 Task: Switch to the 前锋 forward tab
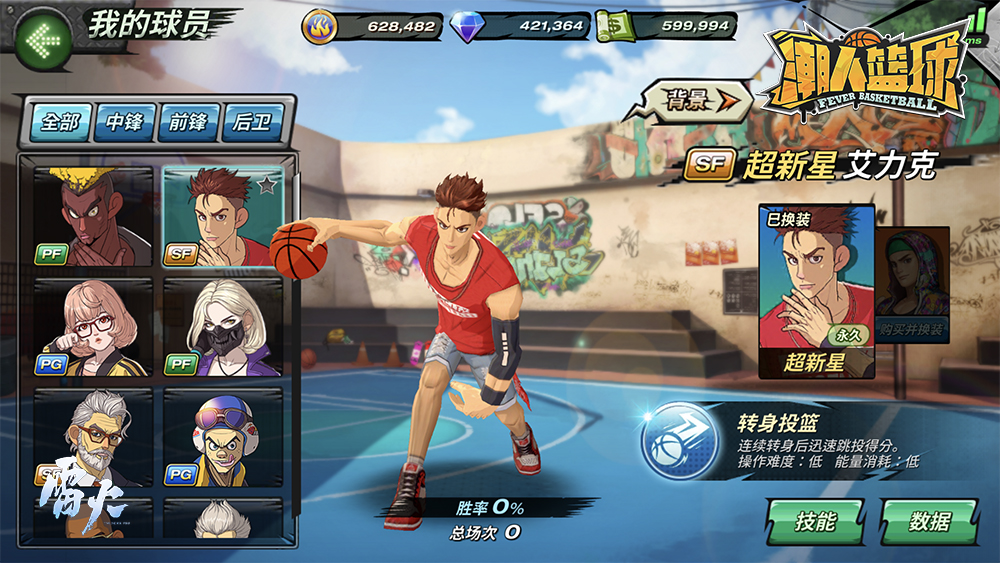pos(189,122)
